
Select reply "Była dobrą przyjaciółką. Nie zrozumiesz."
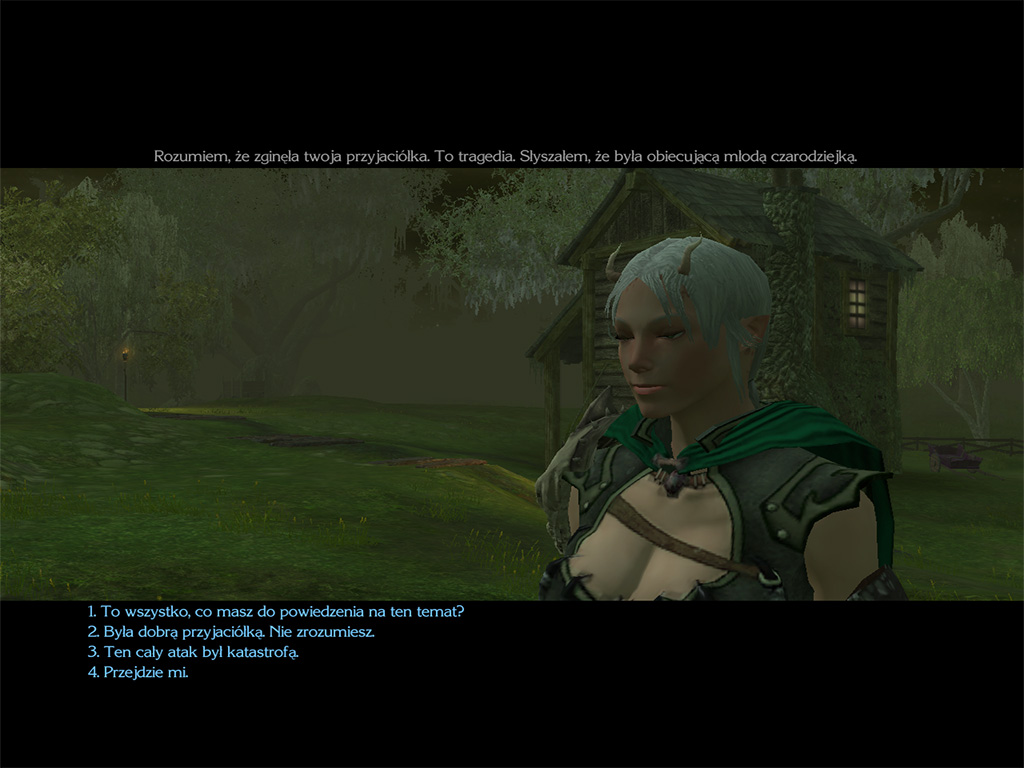pyautogui.click(x=231, y=632)
